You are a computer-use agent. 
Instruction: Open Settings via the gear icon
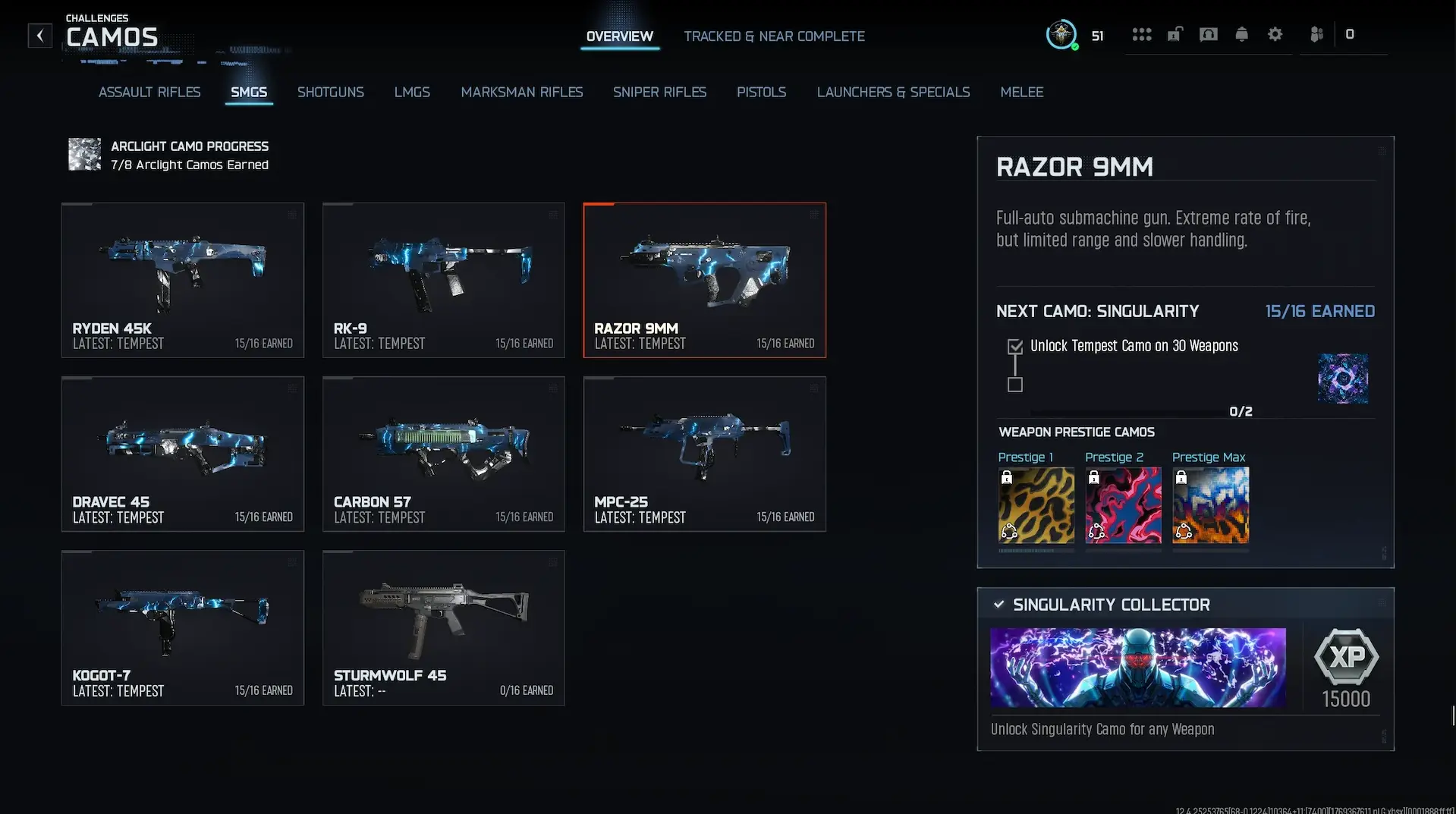(x=1275, y=34)
